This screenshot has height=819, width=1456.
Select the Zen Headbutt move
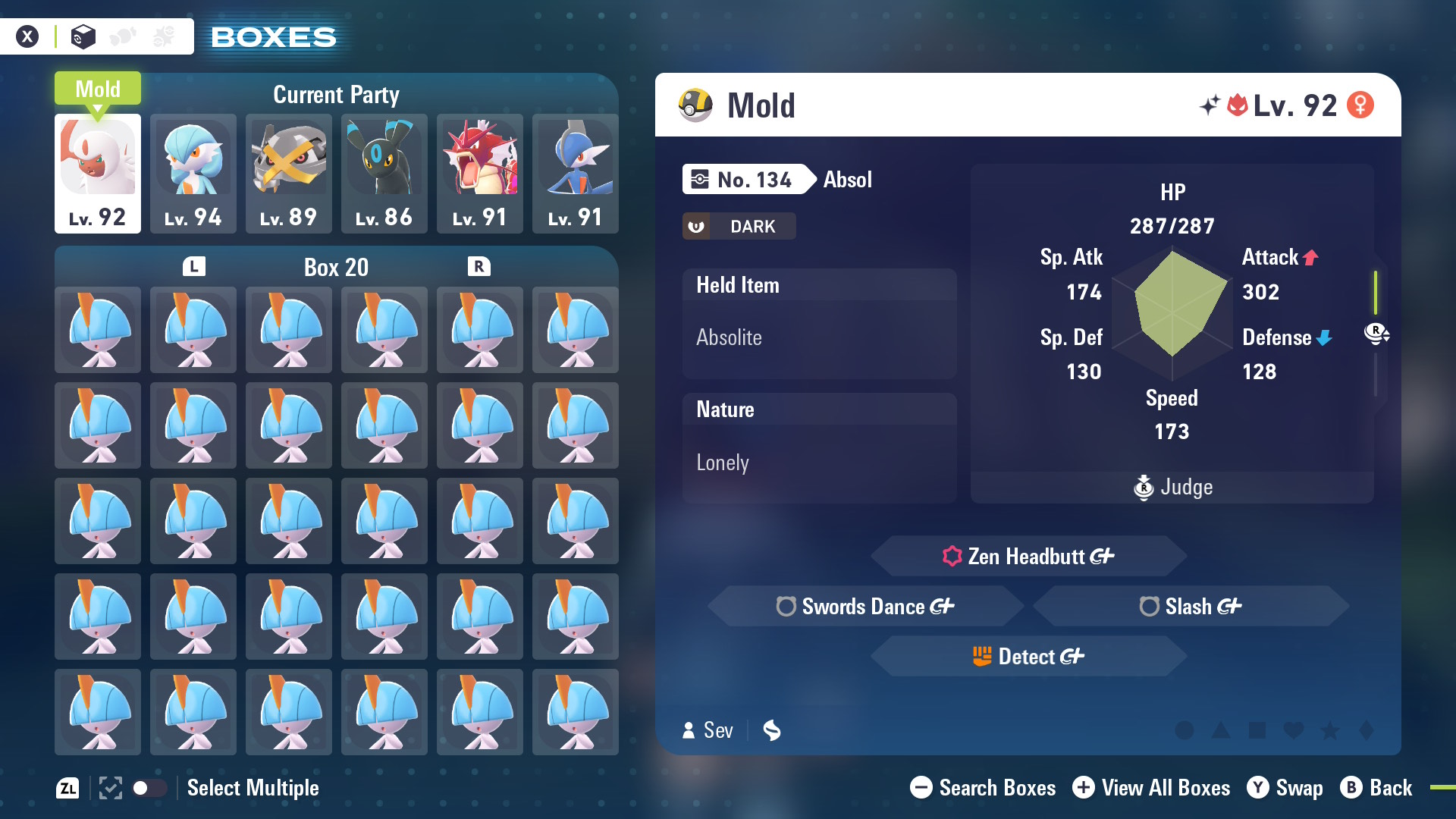[x=1028, y=557]
